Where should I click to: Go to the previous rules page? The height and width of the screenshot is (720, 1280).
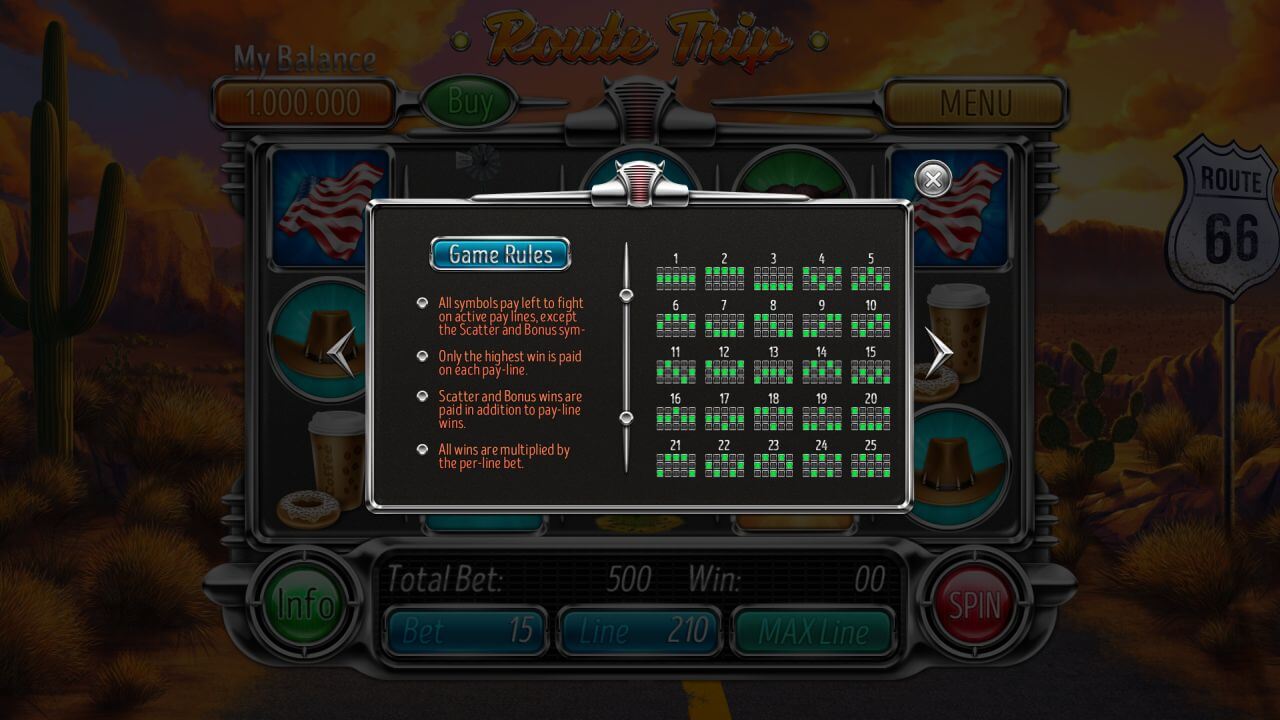tap(342, 352)
